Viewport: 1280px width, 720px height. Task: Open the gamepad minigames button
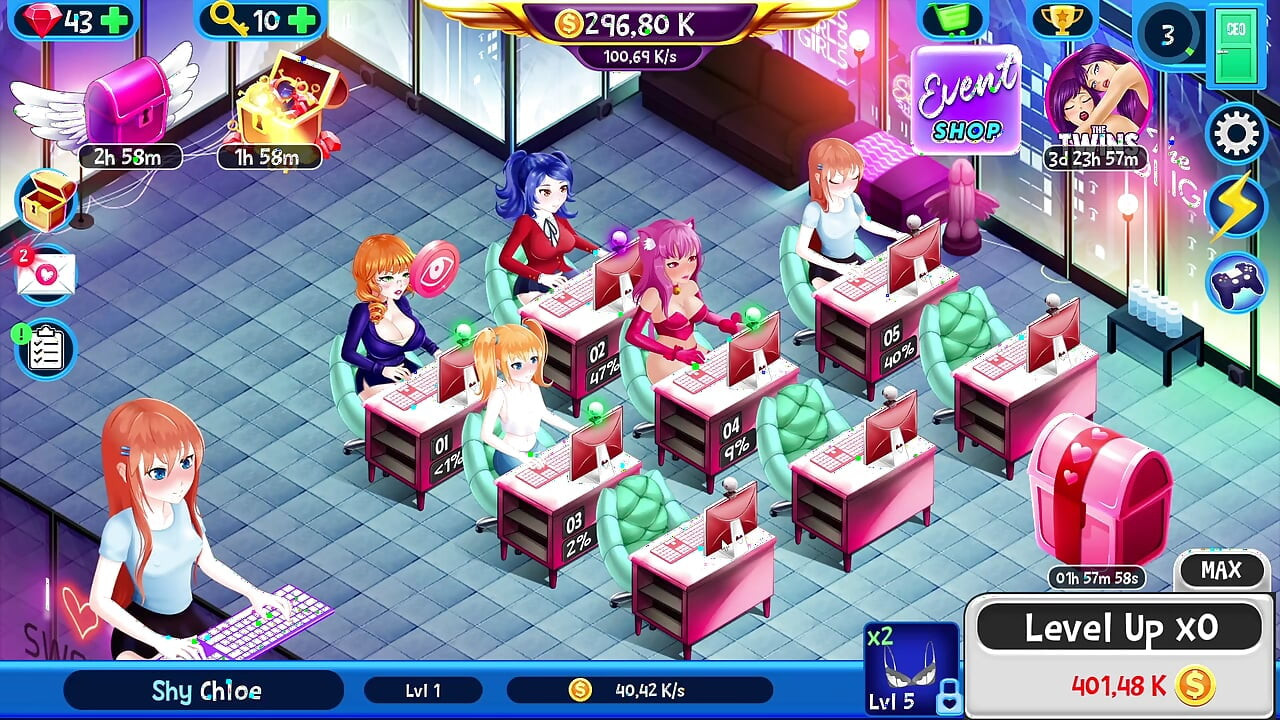pyautogui.click(x=1236, y=283)
